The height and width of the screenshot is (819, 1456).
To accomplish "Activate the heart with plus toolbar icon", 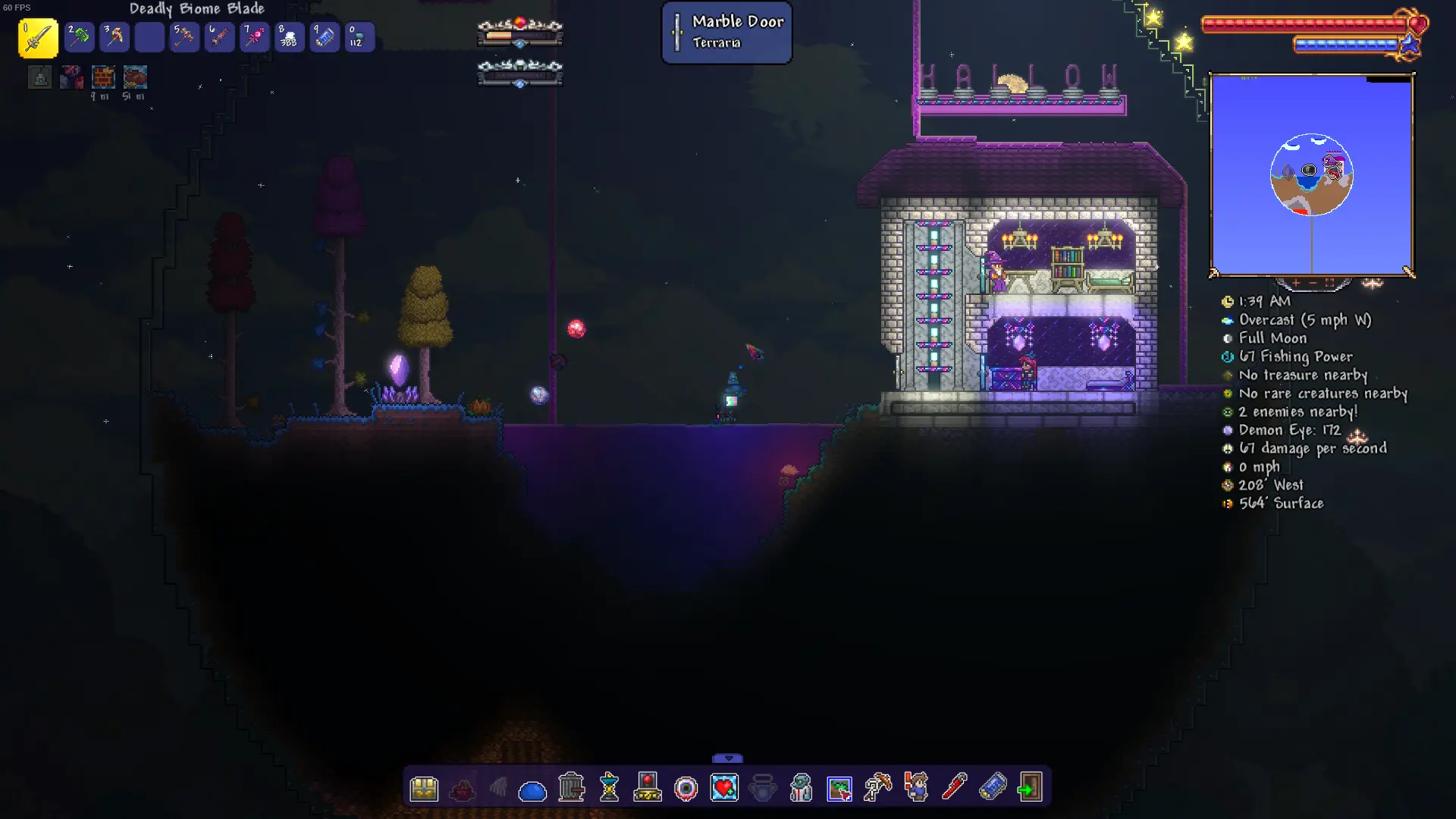I will click(724, 788).
